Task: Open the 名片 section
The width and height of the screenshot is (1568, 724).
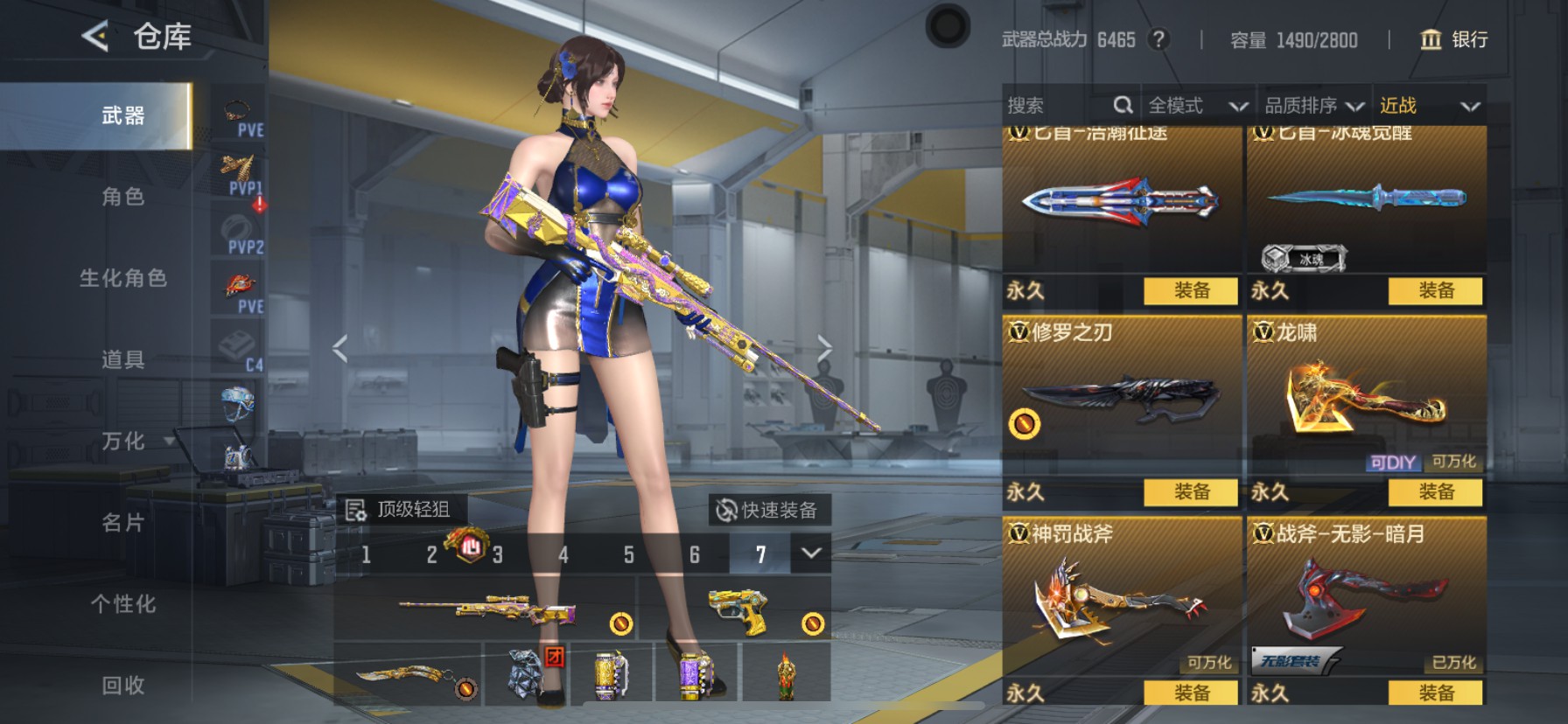Action: 122,523
